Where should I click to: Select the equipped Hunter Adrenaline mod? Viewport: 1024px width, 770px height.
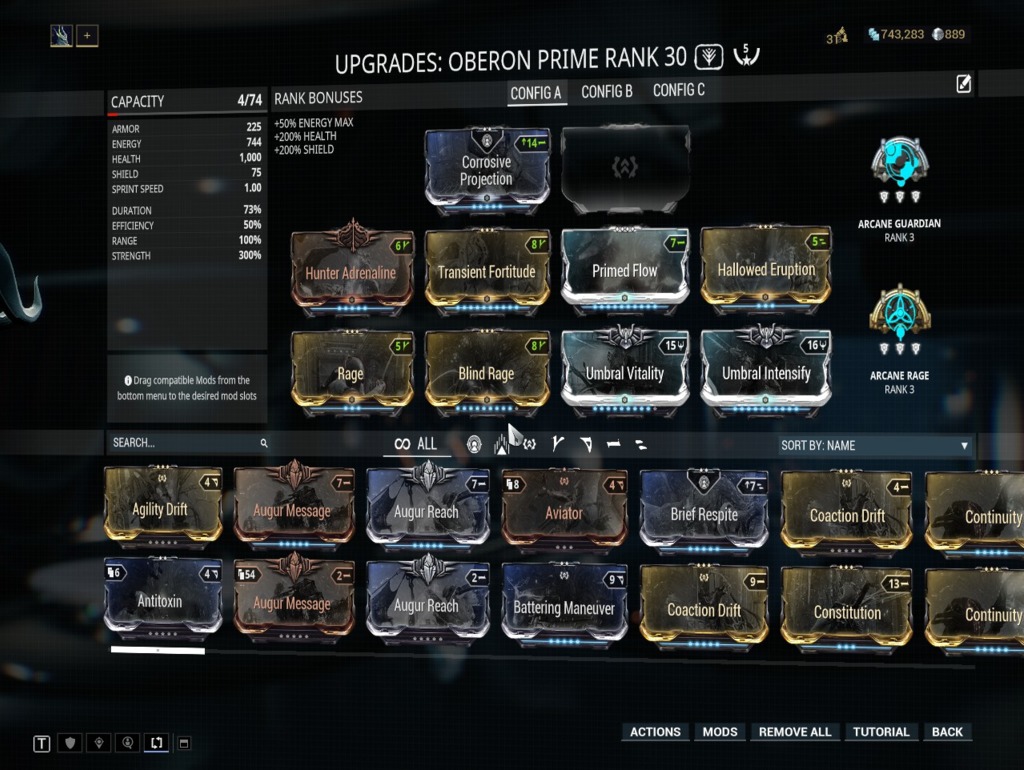(x=351, y=270)
